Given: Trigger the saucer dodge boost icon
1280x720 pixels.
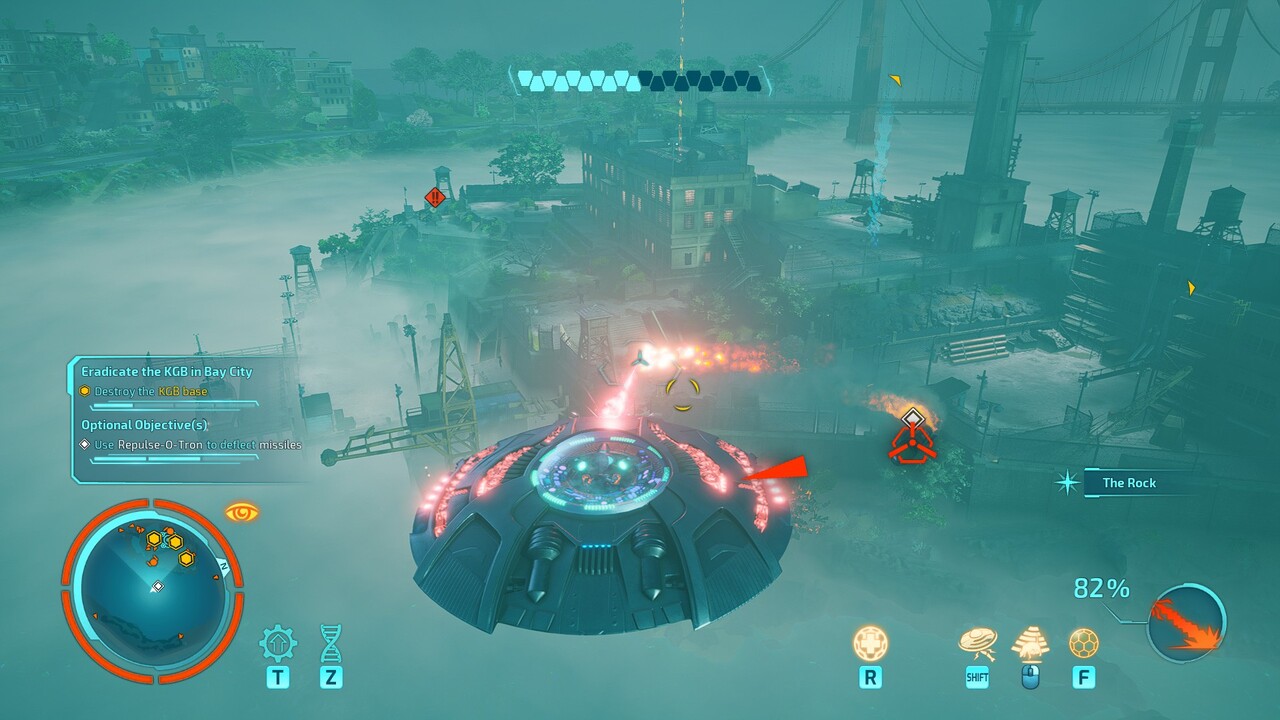Looking at the screenshot, I should [x=977, y=644].
